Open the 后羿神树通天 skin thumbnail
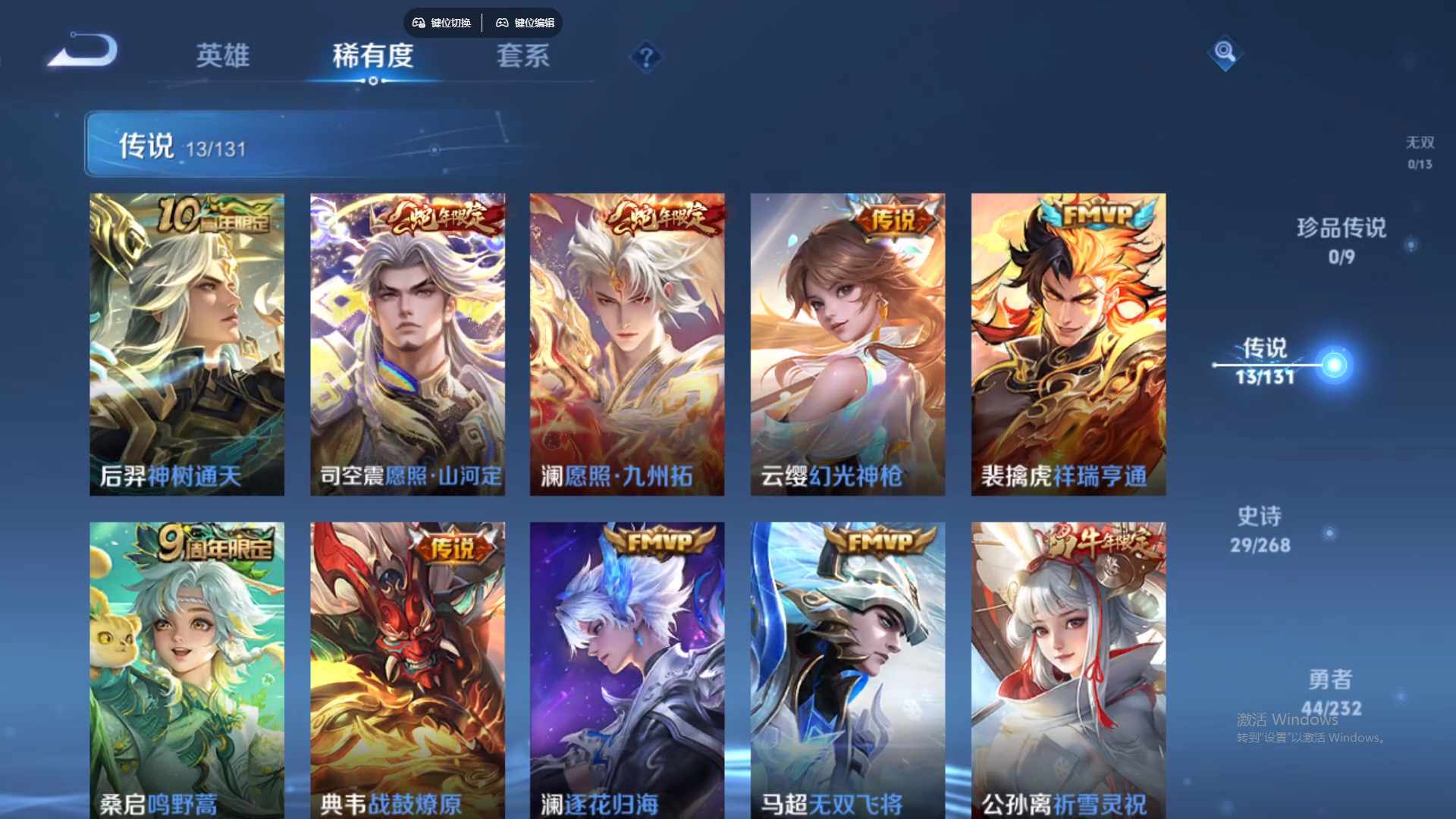Image resolution: width=1456 pixels, height=819 pixels. click(187, 343)
